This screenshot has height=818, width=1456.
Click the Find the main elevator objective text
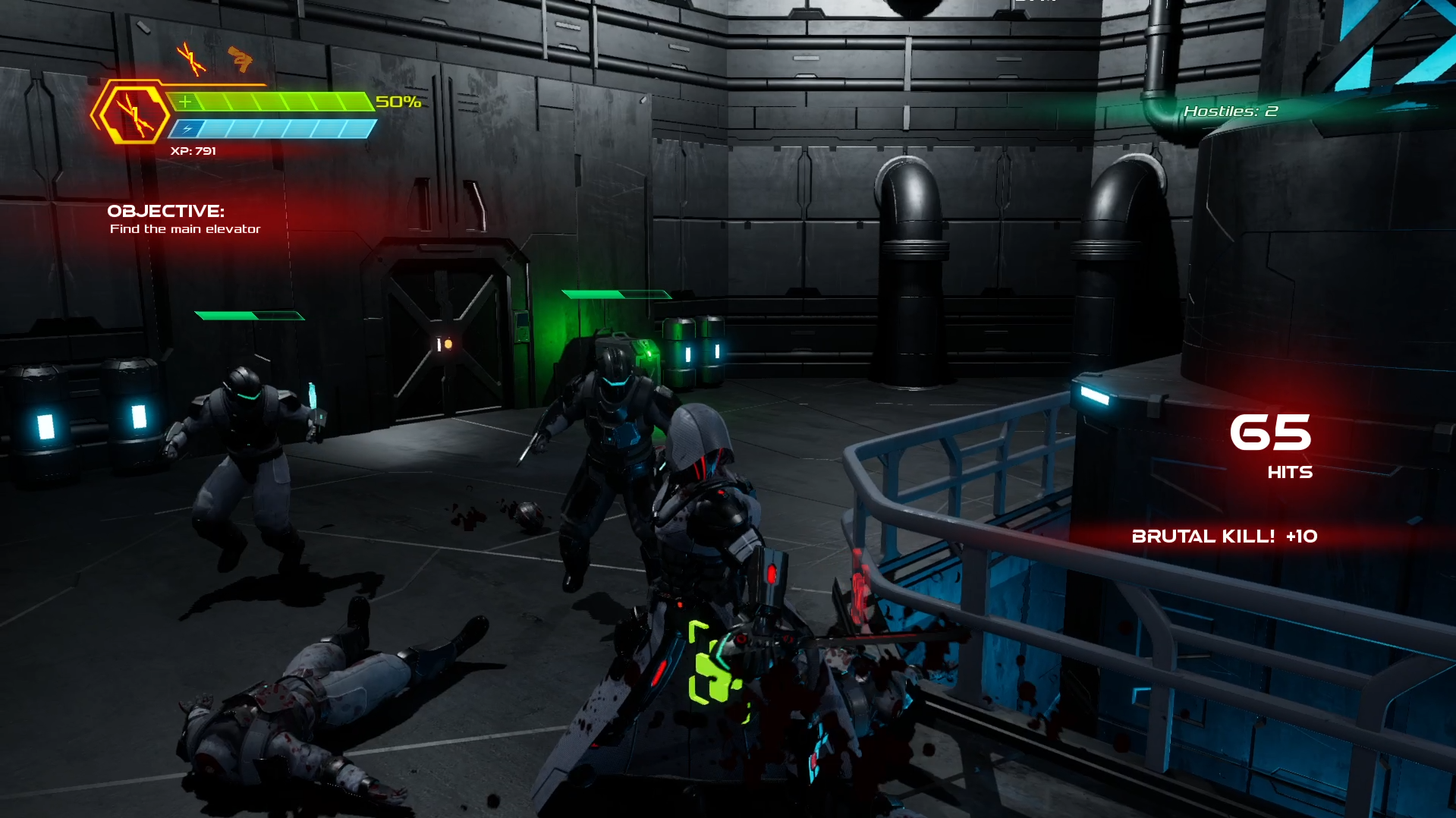click(x=184, y=228)
